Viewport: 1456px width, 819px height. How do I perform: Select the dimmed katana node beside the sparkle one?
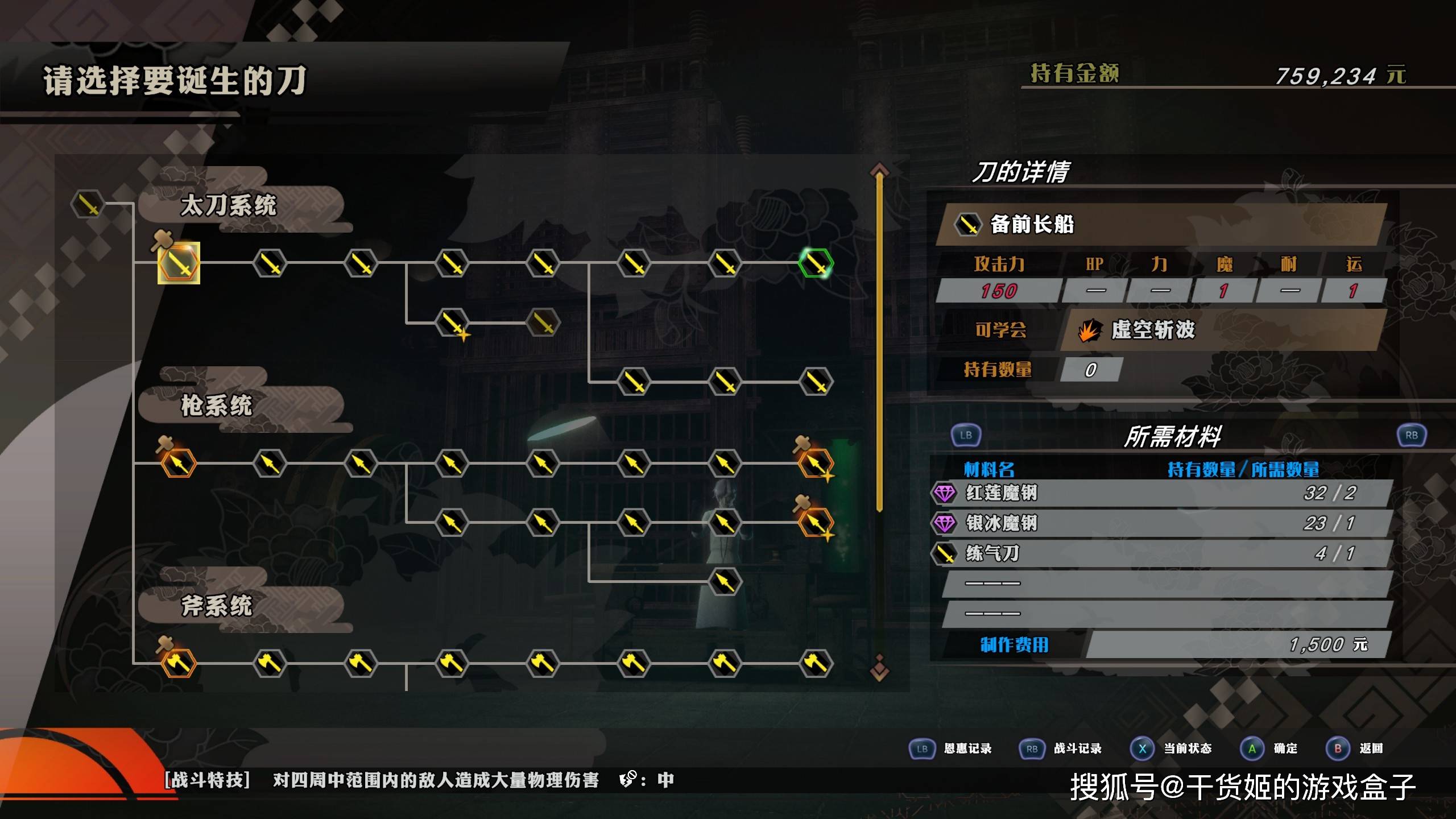tap(543, 323)
